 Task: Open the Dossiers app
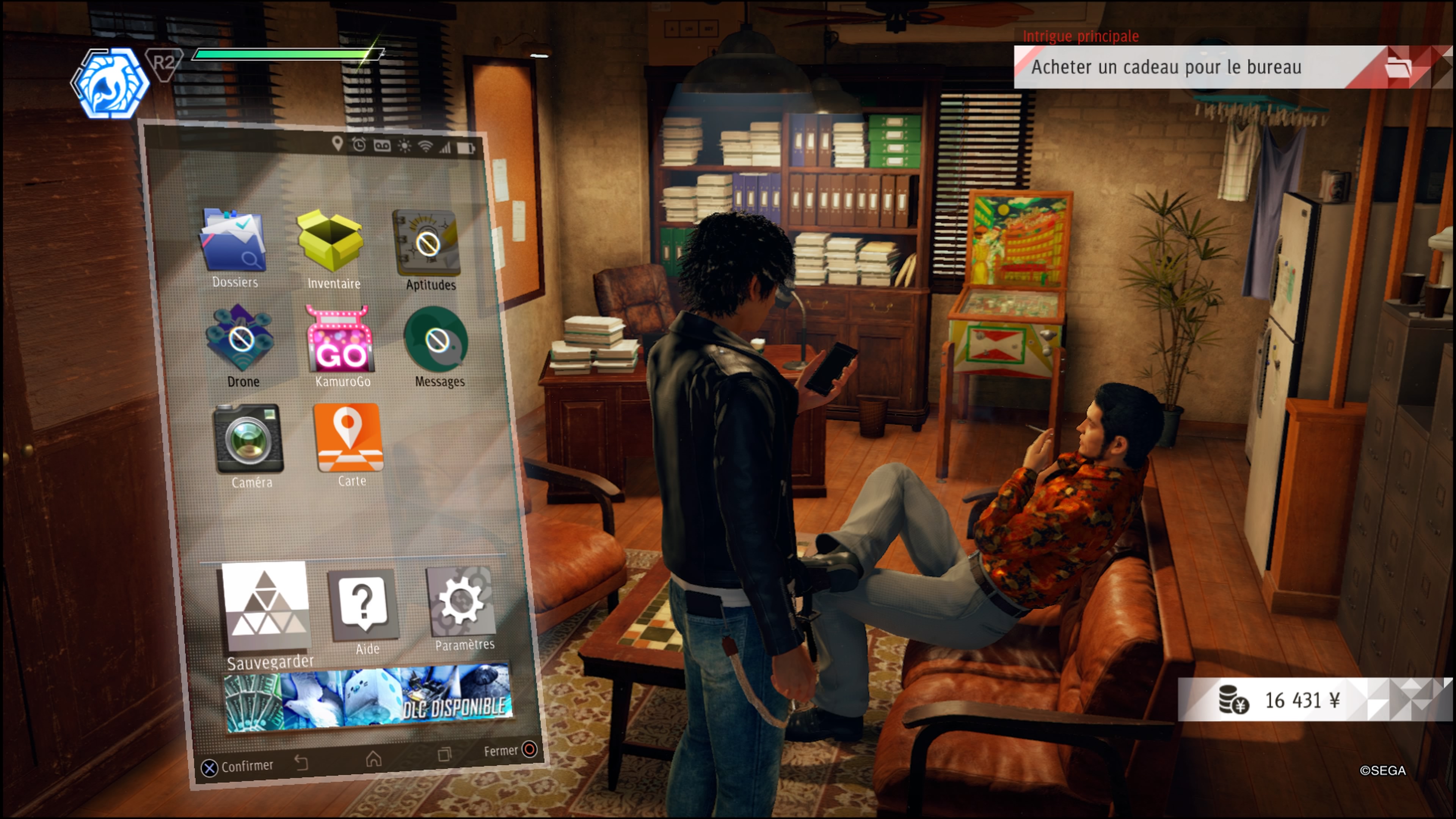(x=233, y=242)
